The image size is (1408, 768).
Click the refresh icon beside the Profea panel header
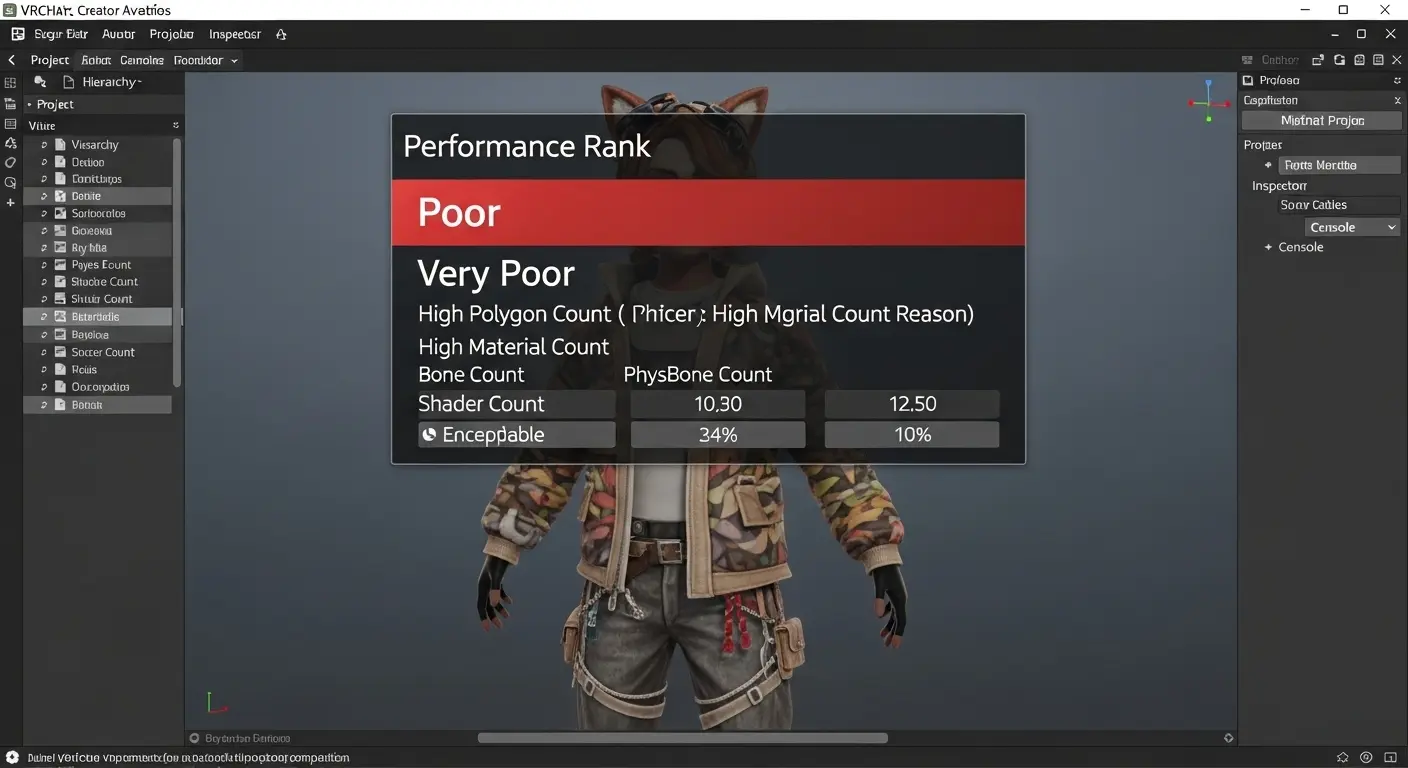point(1398,80)
